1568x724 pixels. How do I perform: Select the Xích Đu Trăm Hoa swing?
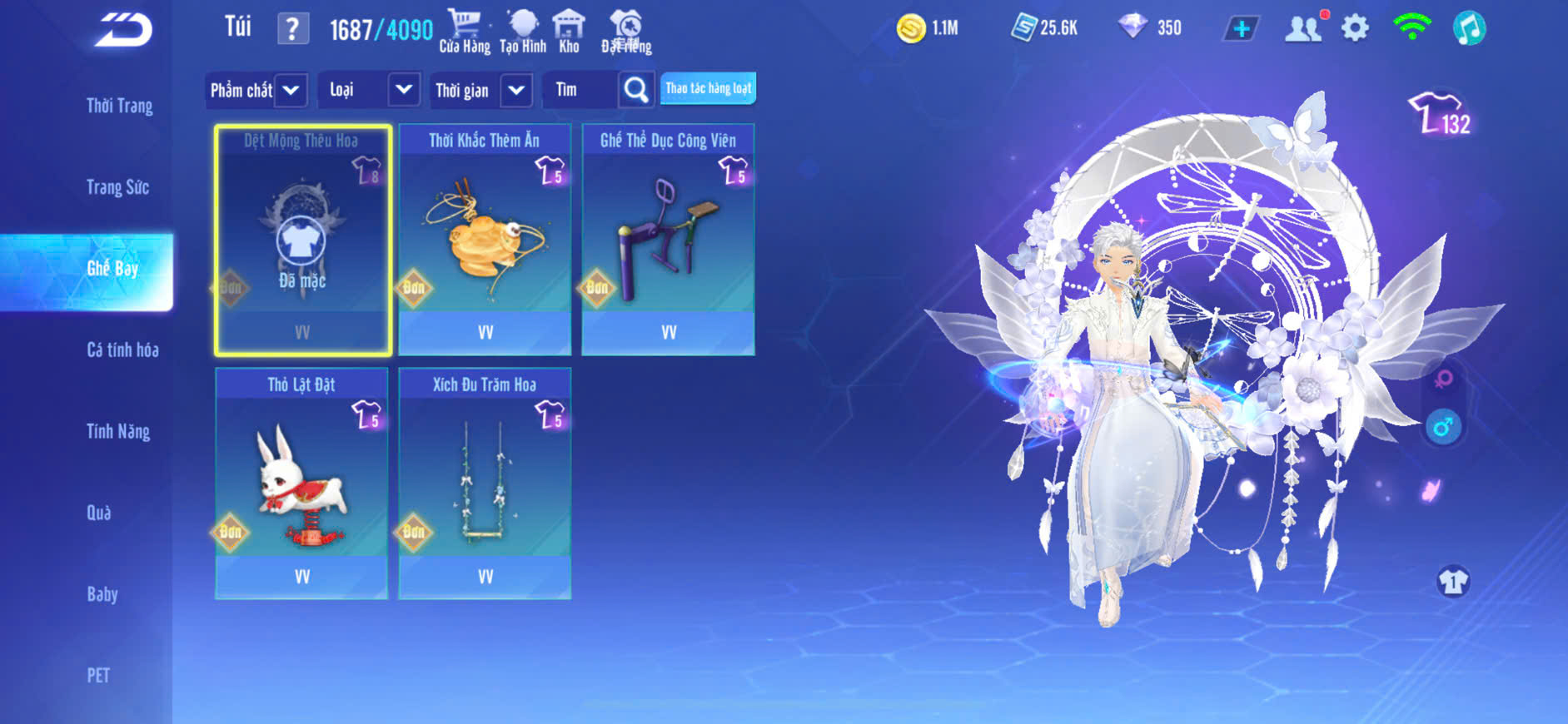[x=485, y=483]
